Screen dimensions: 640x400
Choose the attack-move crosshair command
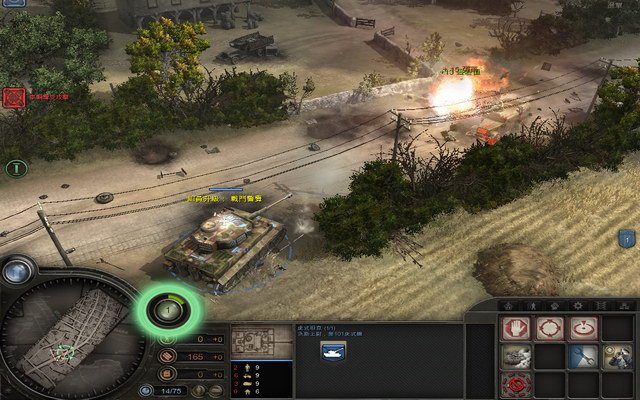coord(549,328)
